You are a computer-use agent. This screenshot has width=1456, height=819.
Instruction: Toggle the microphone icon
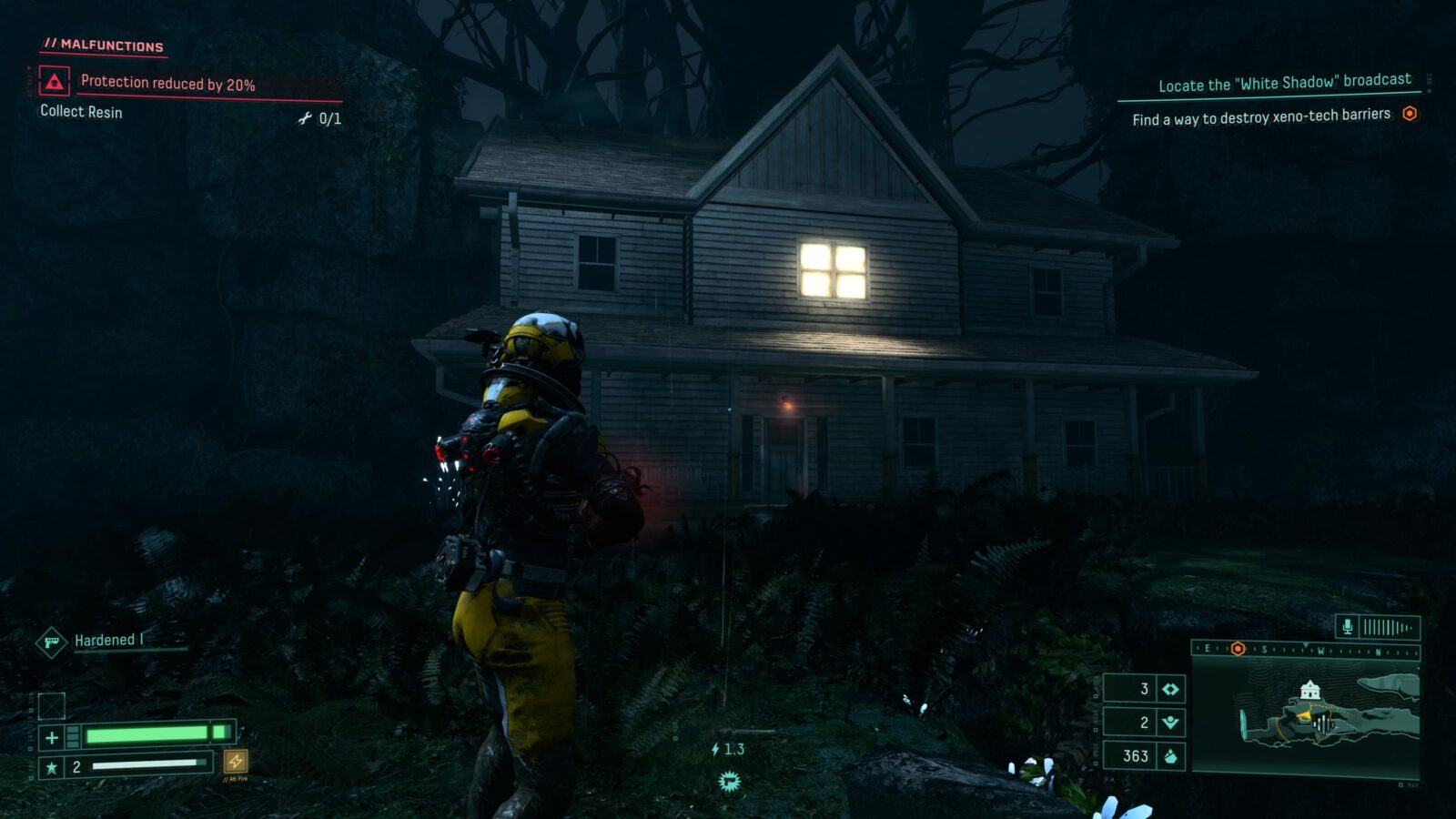click(x=1348, y=627)
